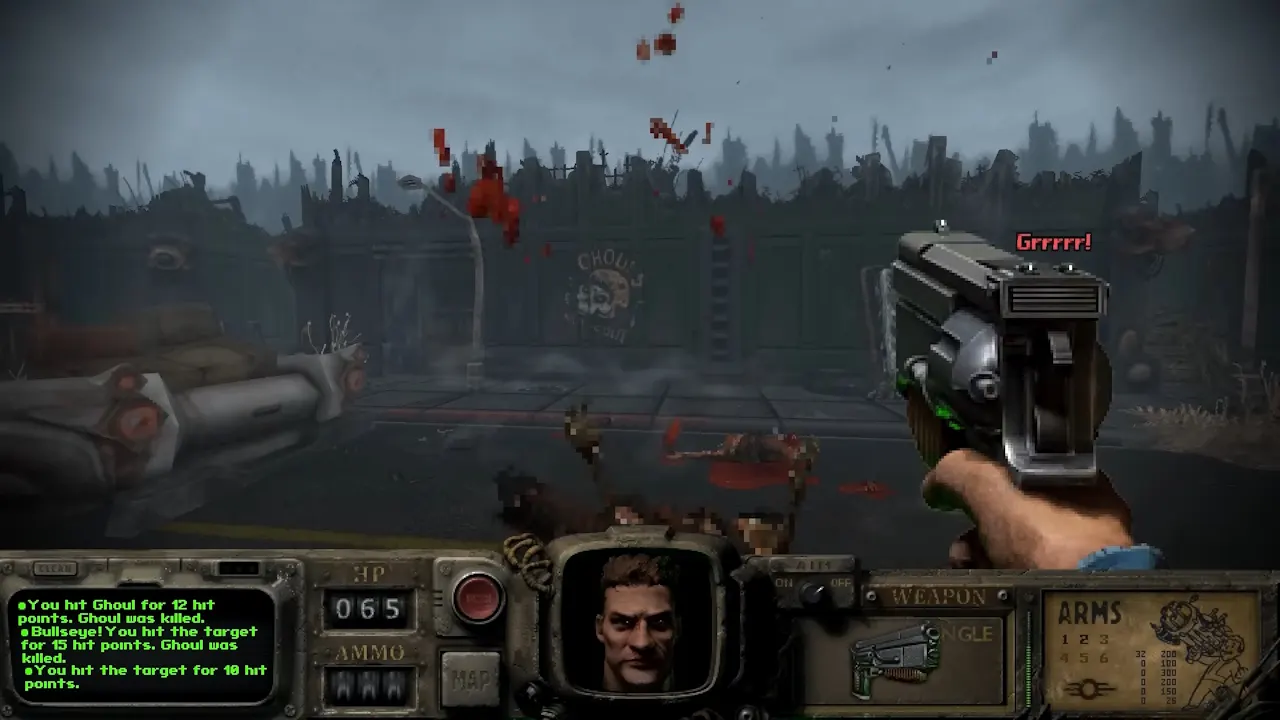Screen dimensions: 1280x720
Task: Select arms slot 3 as active weapon
Action: [1103, 641]
